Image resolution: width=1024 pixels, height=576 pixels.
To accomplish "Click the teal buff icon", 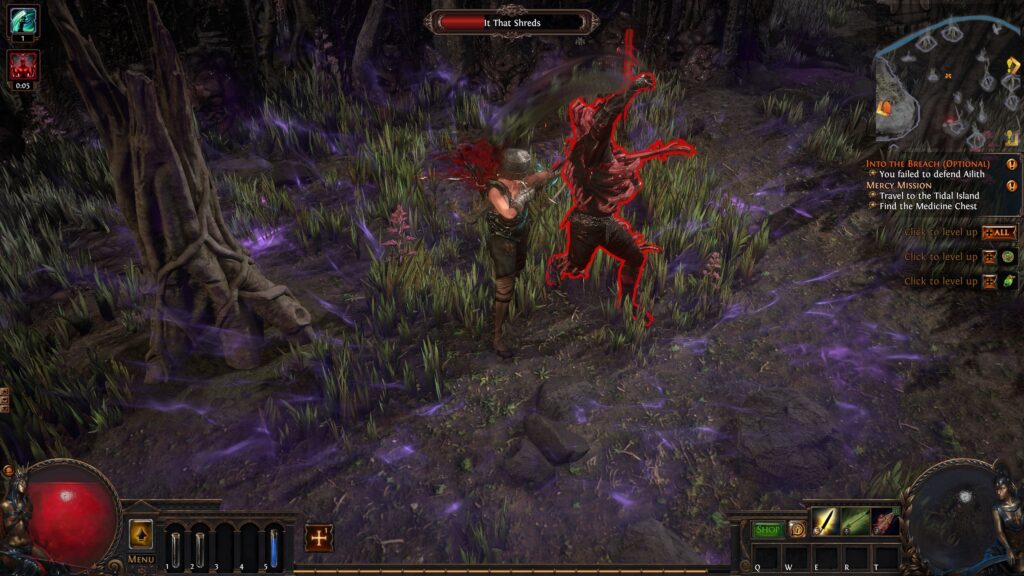I will (23, 21).
